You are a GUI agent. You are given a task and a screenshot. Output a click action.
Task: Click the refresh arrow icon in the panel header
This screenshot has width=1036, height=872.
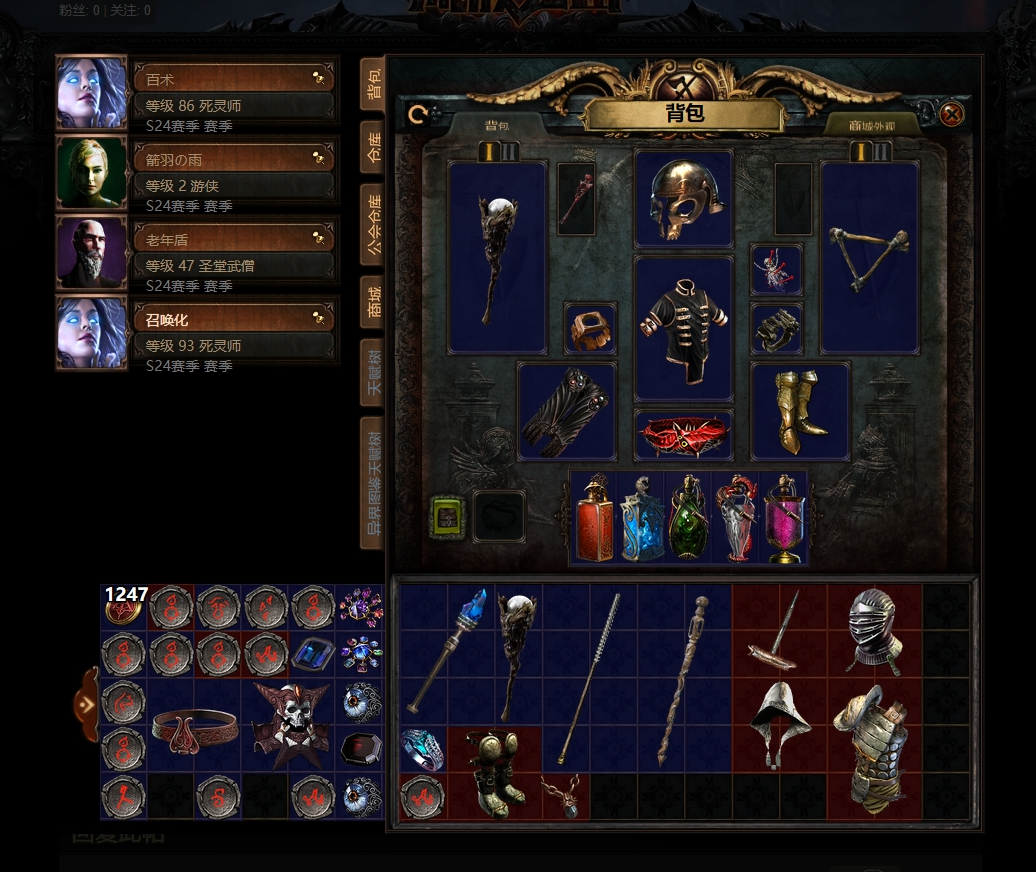click(419, 114)
